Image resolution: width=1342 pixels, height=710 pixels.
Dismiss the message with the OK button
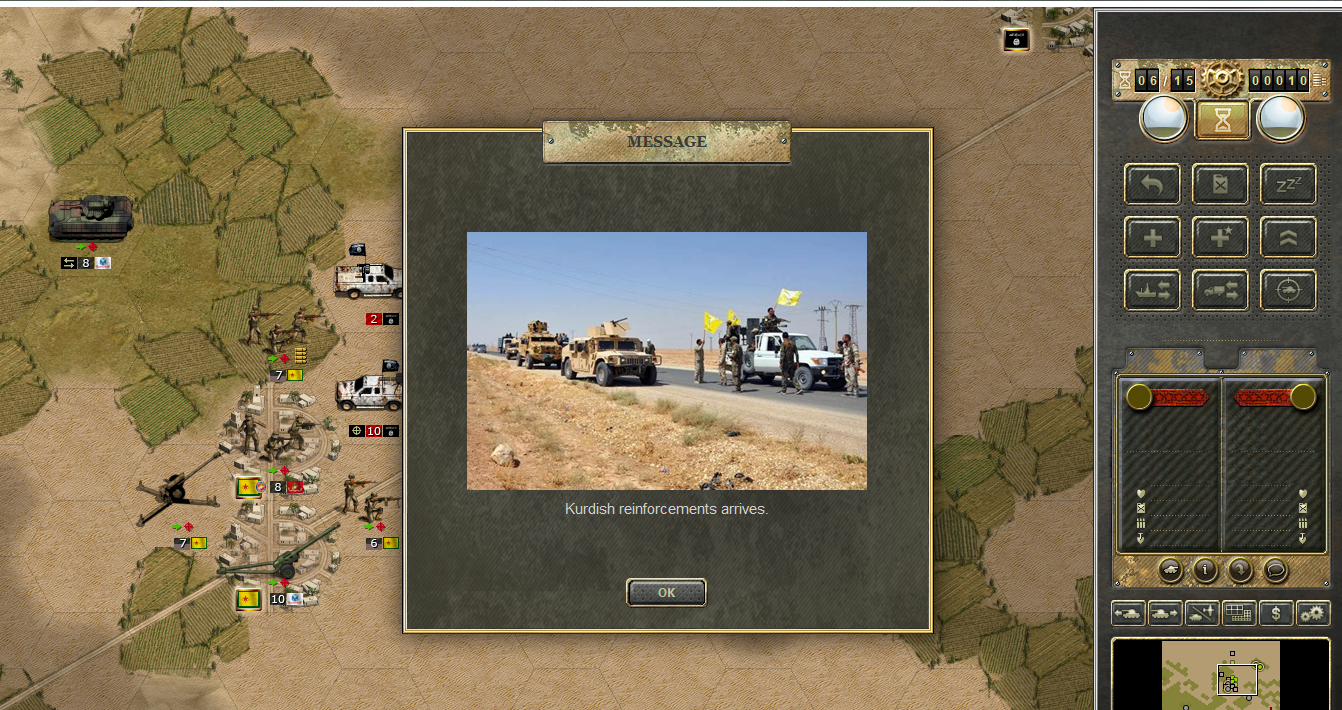point(666,592)
